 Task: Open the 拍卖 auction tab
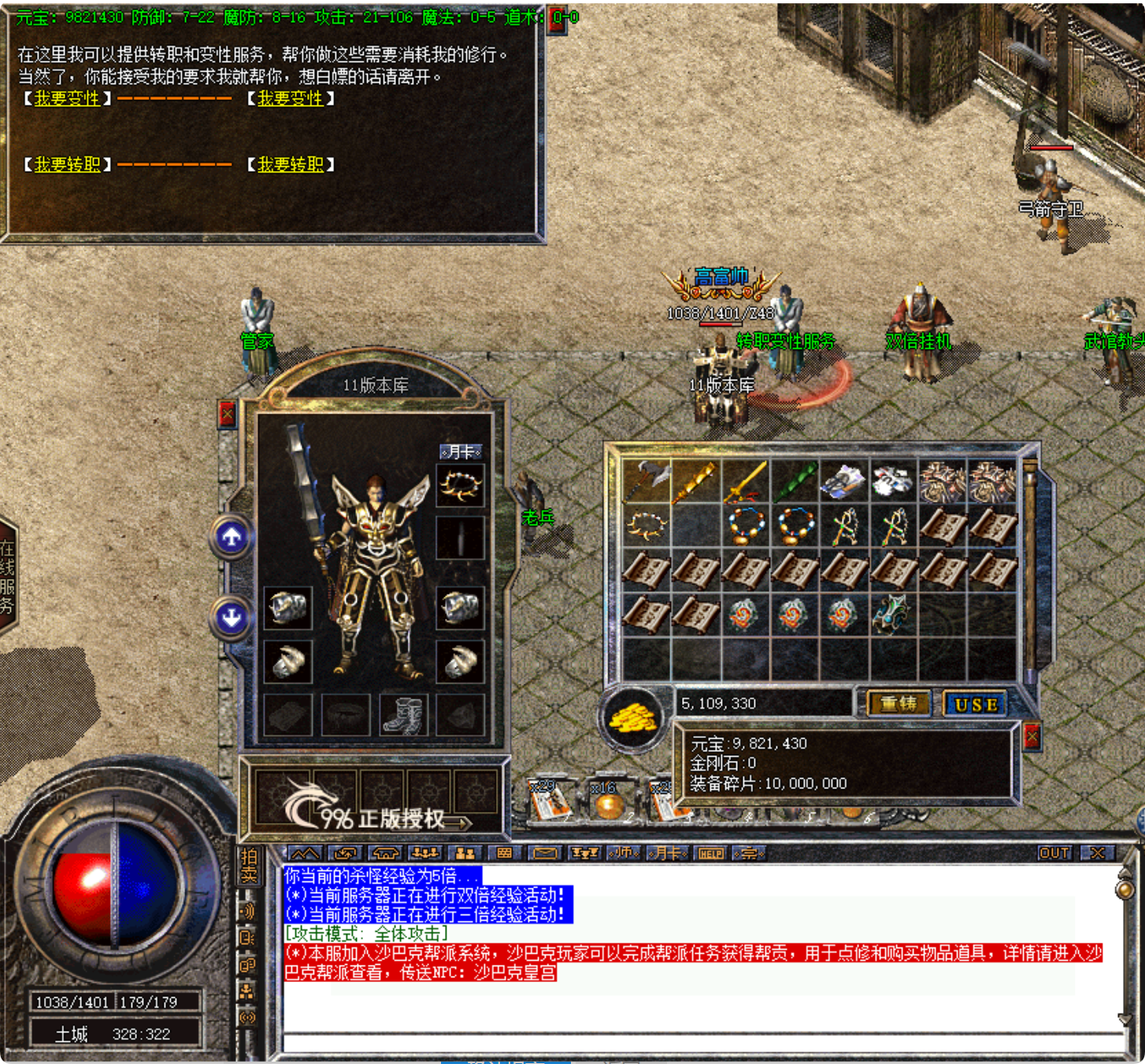(x=250, y=865)
